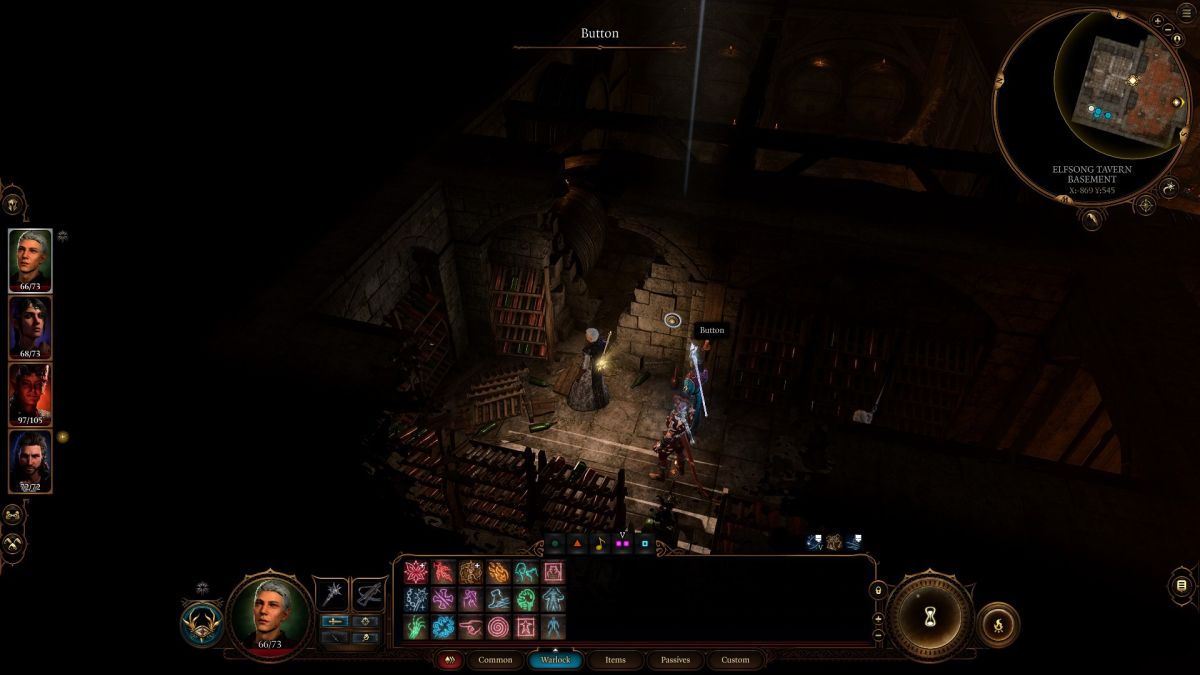Cast the pink spiral spell

coord(497,627)
